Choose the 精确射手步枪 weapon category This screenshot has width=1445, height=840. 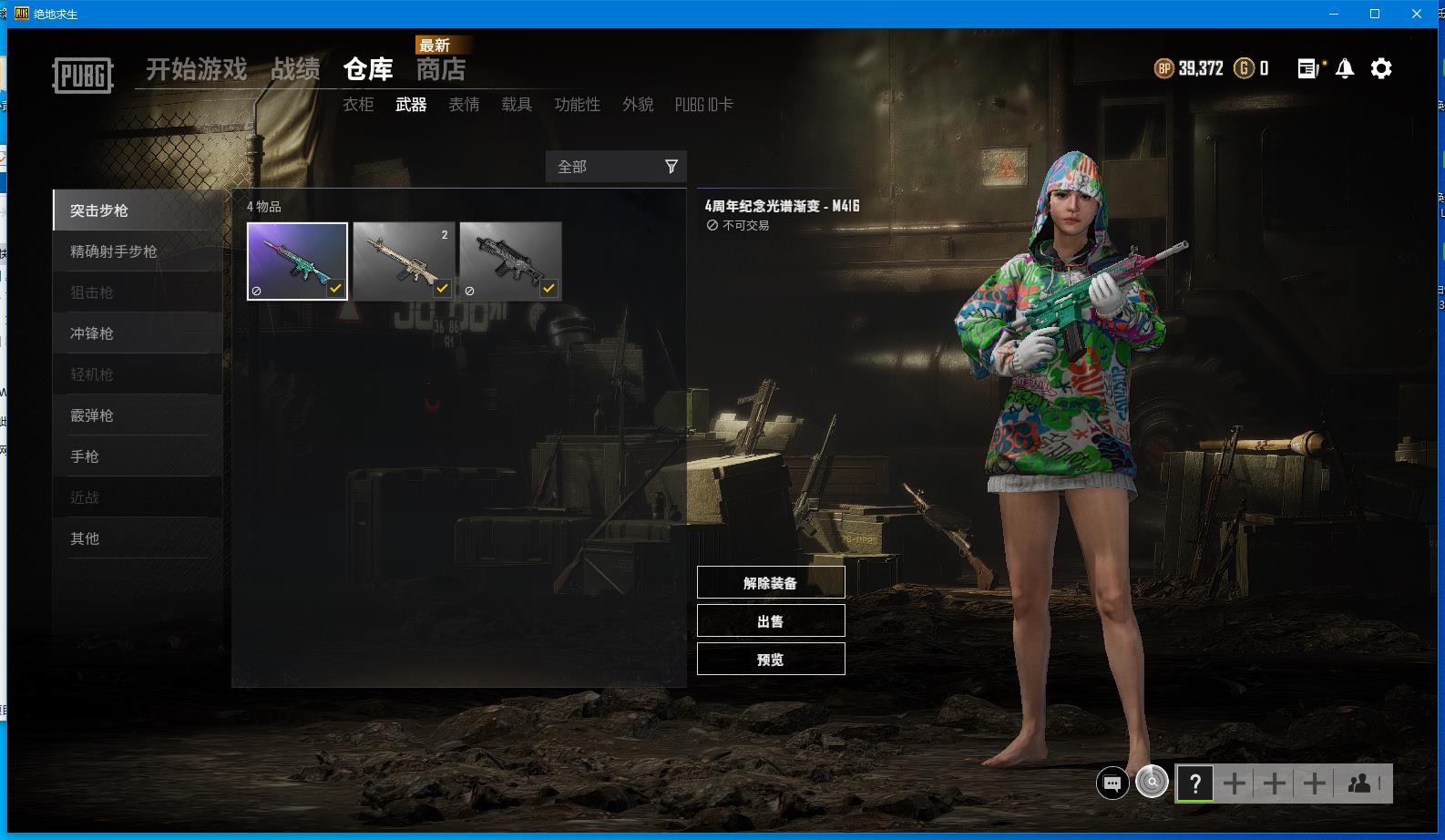point(114,251)
